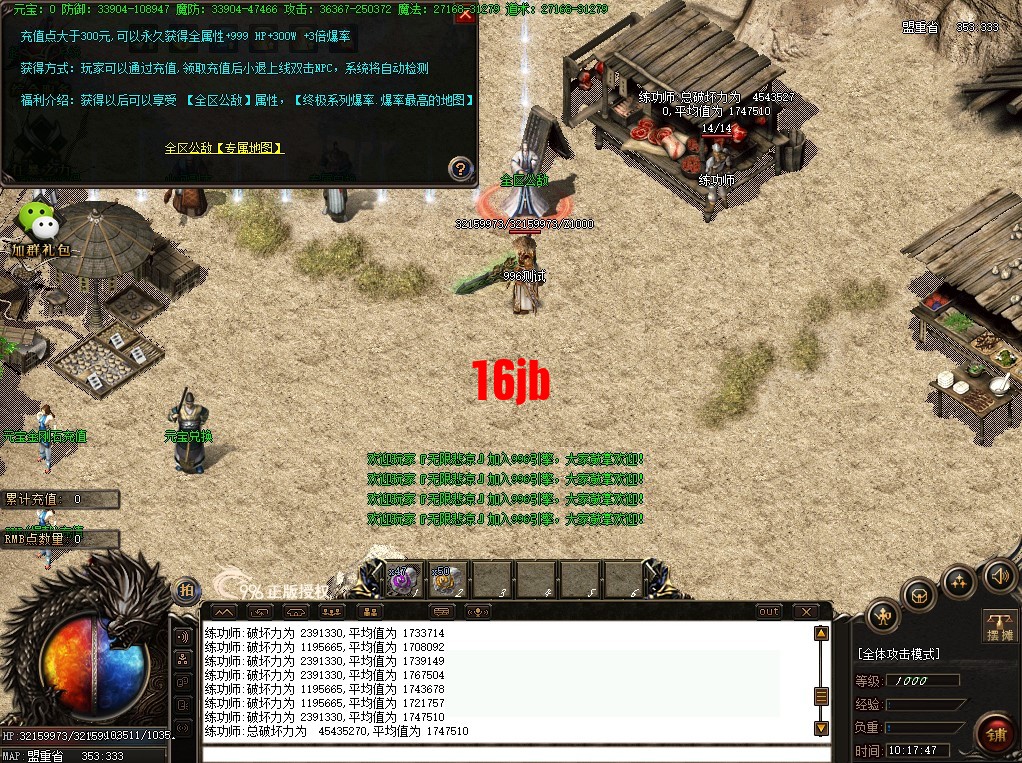Open the 摆摊 stall button
Image resolution: width=1022 pixels, height=763 pixels.
[1000, 627]
